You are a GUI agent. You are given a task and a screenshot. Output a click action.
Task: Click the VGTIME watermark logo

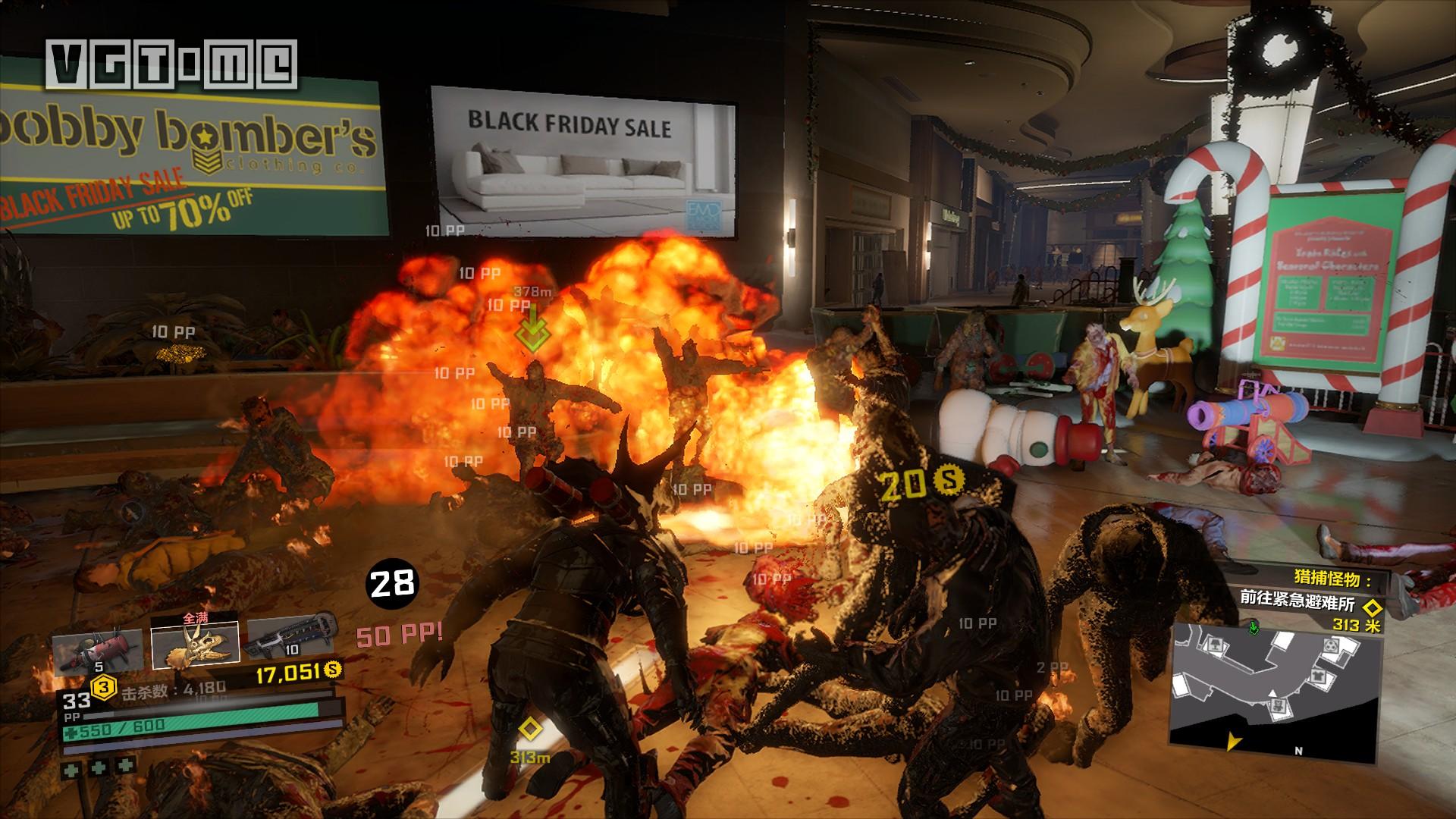pos(171,64)
